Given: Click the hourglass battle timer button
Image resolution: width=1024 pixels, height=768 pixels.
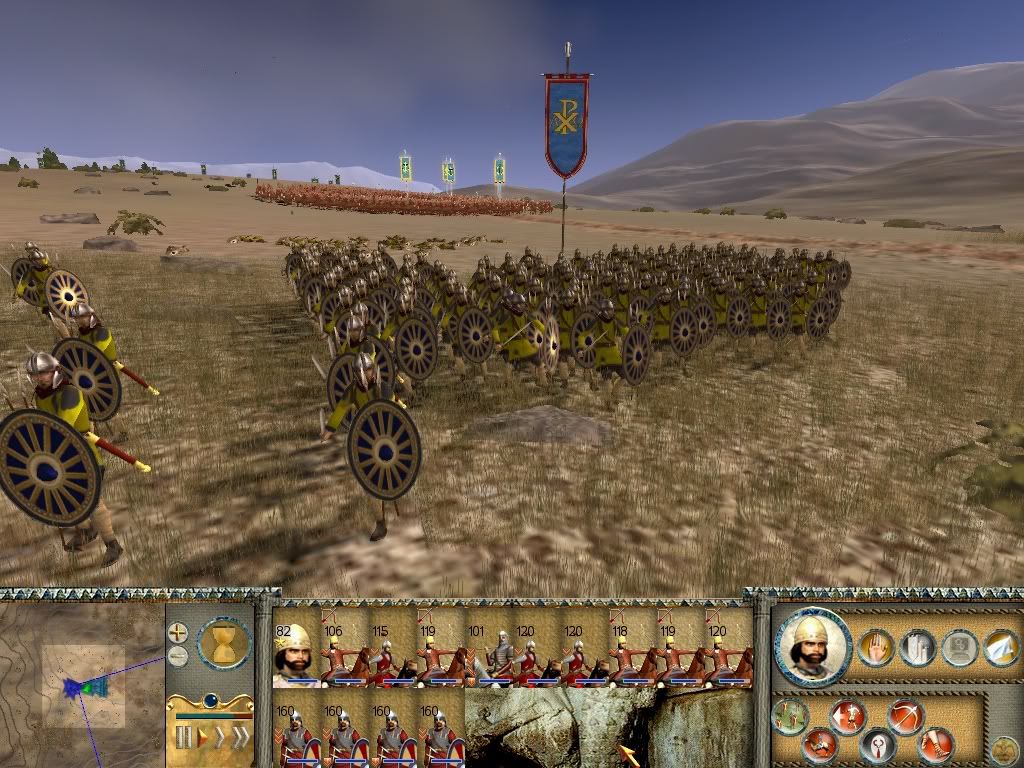Looking at the screenshot, I should click(224, 642).
